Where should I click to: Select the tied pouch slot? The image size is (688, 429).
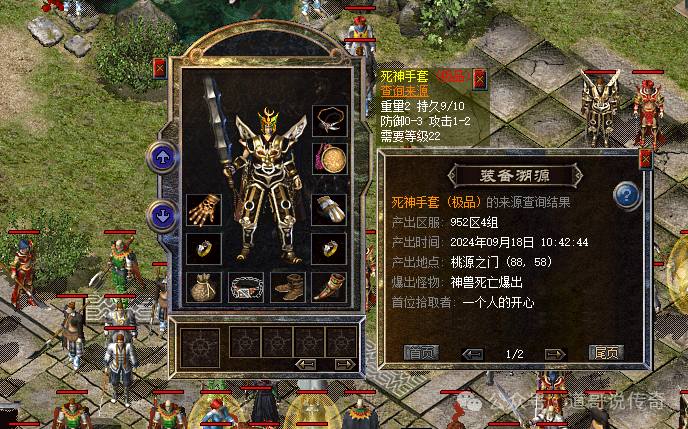click(203, 287)
